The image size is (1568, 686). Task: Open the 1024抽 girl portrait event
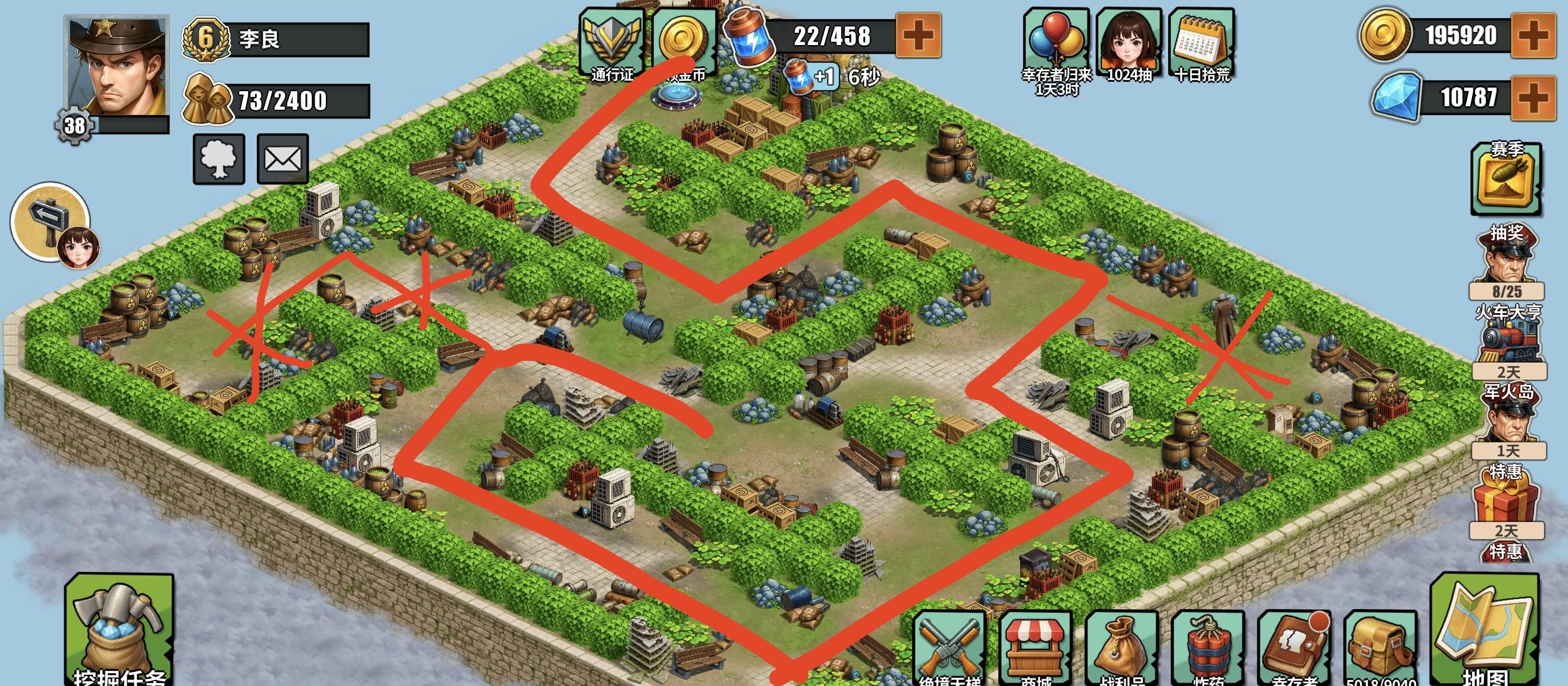pos(1129,44)
